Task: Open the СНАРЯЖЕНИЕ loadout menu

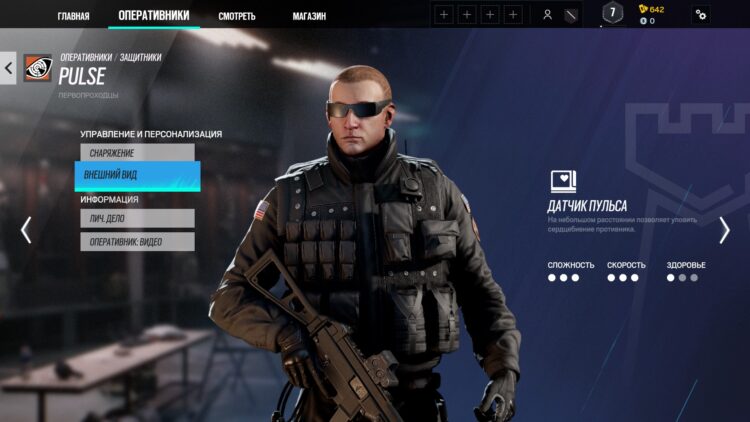Action: (137, 153)
